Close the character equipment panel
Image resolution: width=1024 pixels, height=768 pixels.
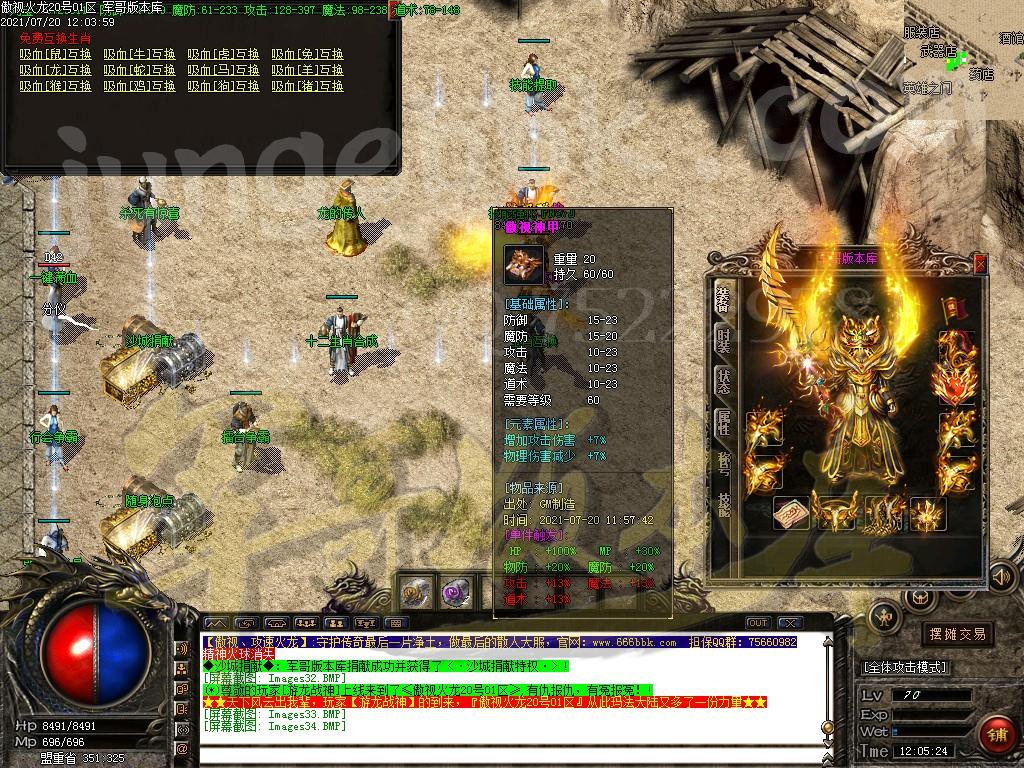[x=980, y=264]
